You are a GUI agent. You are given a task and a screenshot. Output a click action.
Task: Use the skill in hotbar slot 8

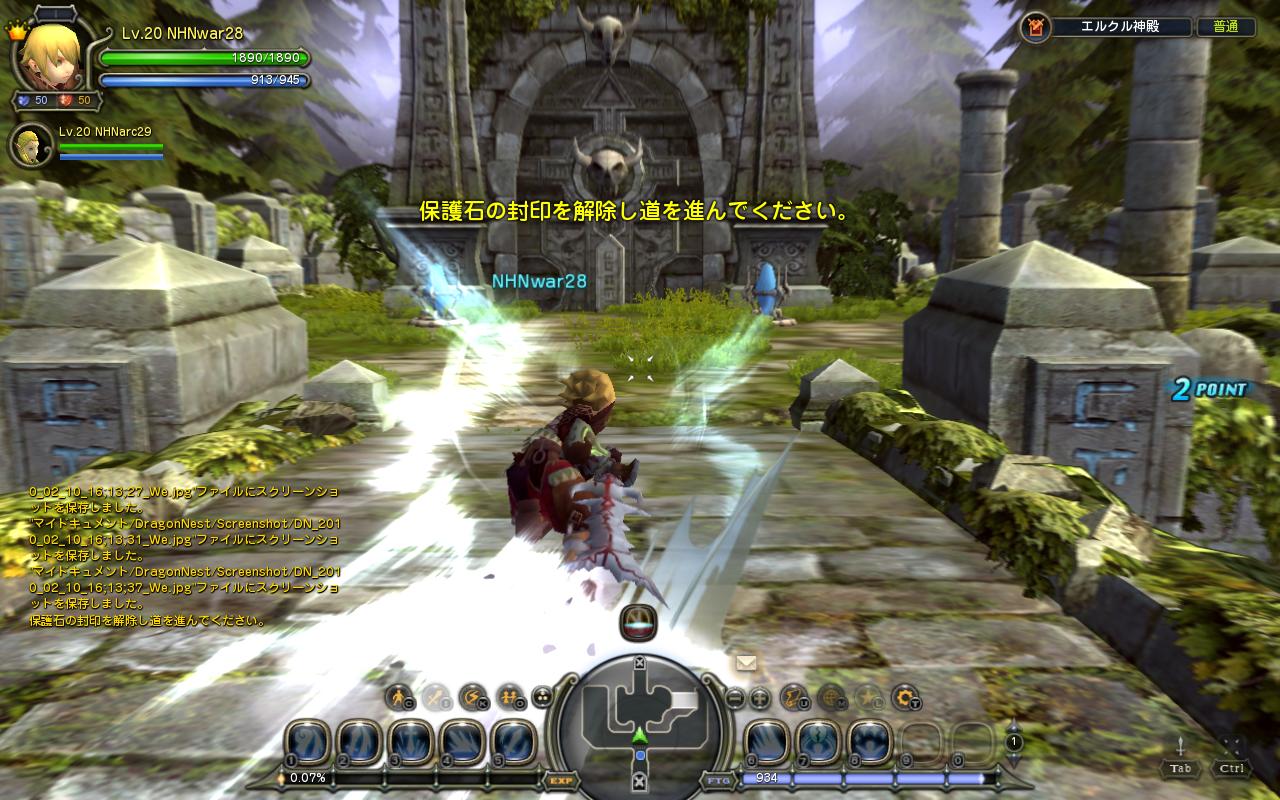[870, 743]
